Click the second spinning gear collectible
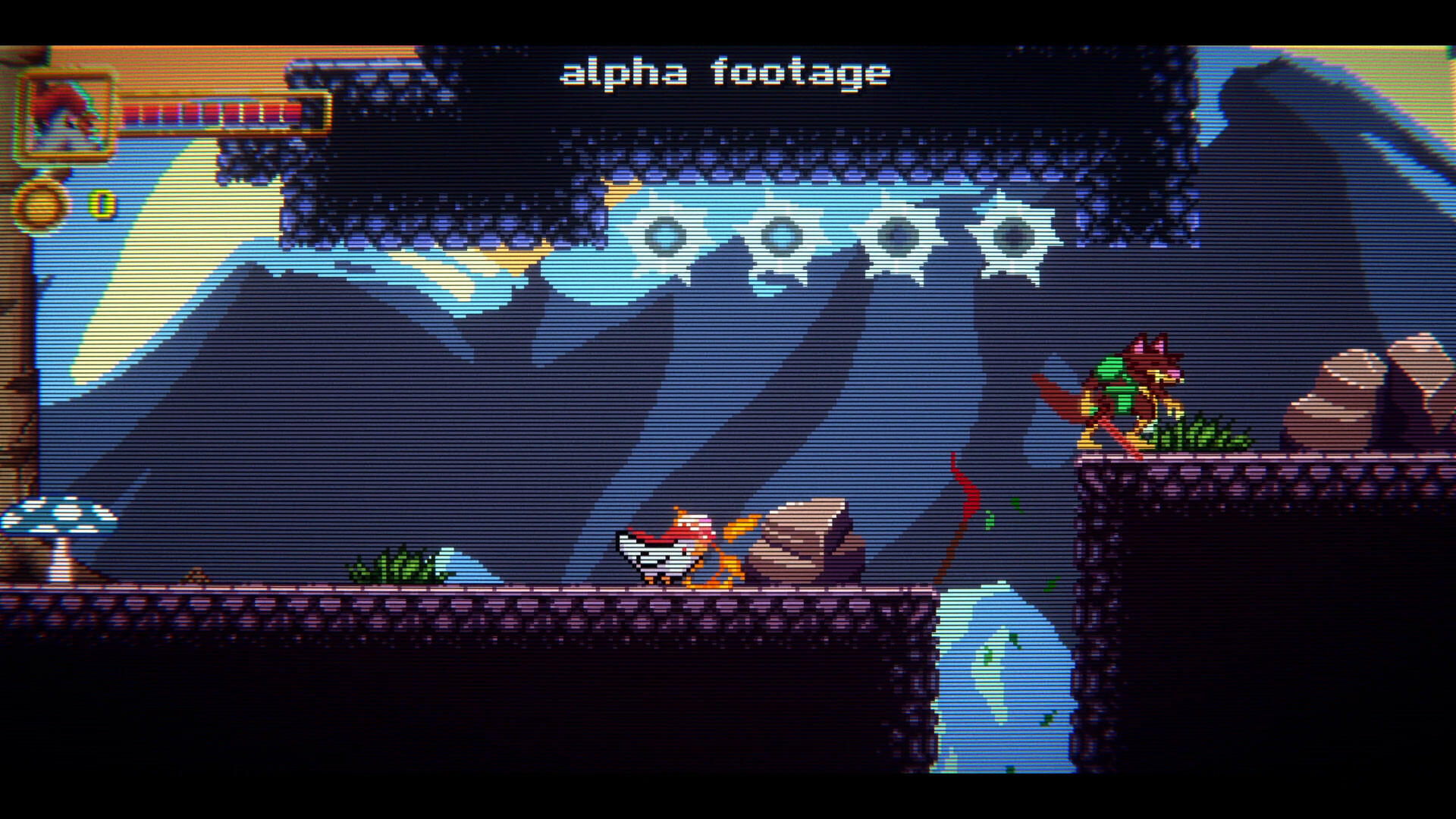The image size is (1456, 819). point(781,235)
